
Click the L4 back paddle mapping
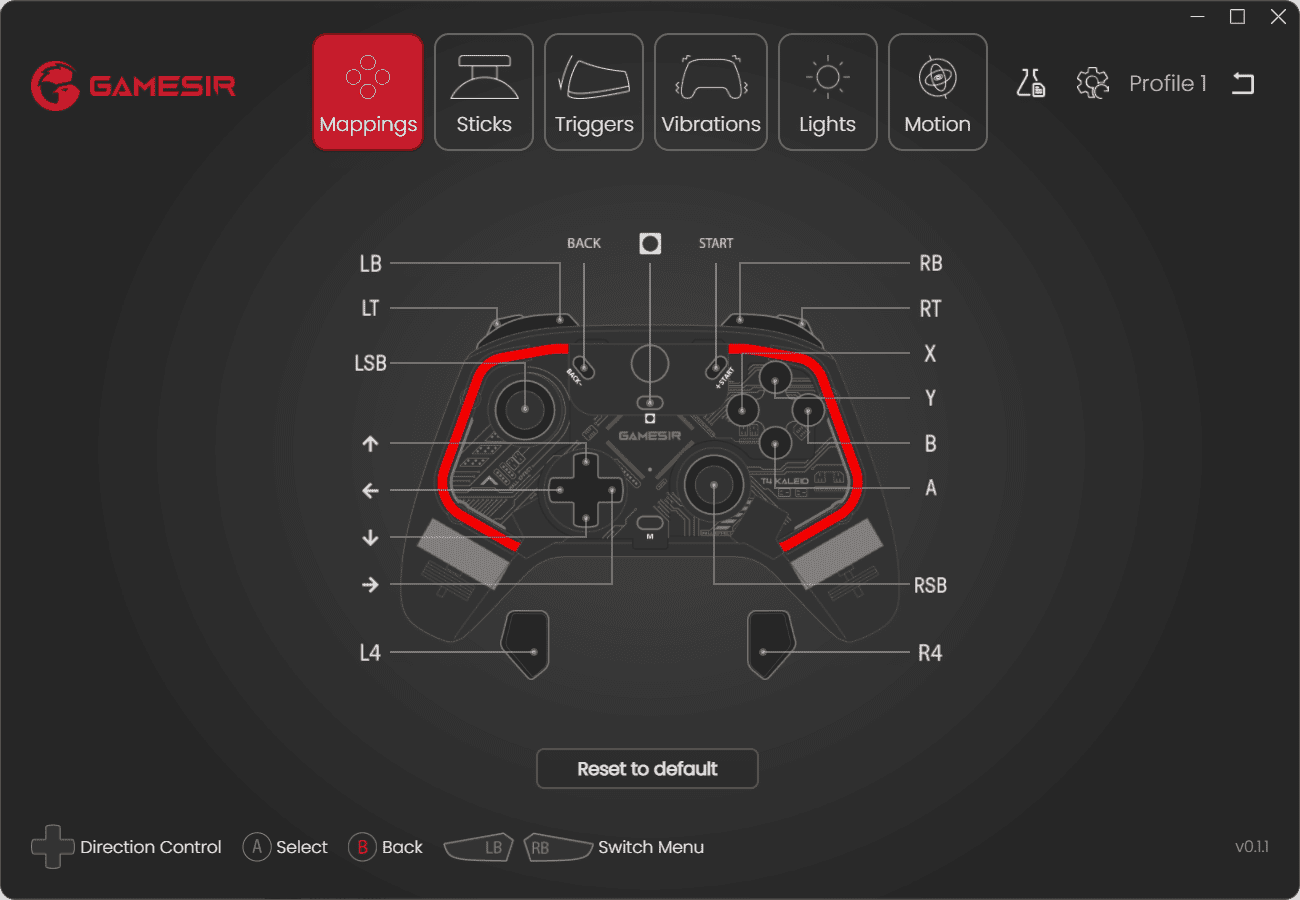click(371, 652)
